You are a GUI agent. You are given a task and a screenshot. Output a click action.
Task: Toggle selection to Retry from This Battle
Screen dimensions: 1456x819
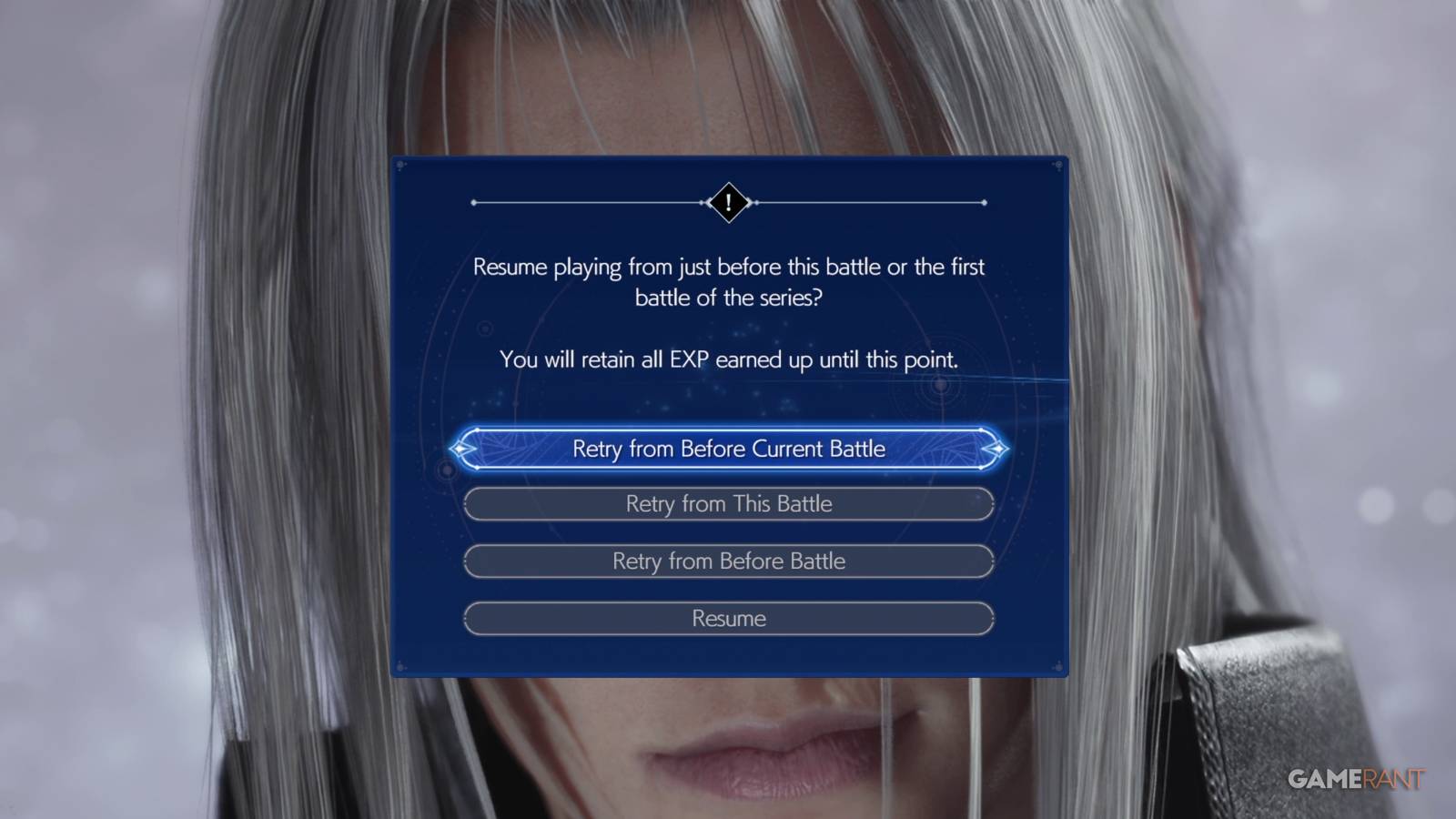tap(727, 503)
